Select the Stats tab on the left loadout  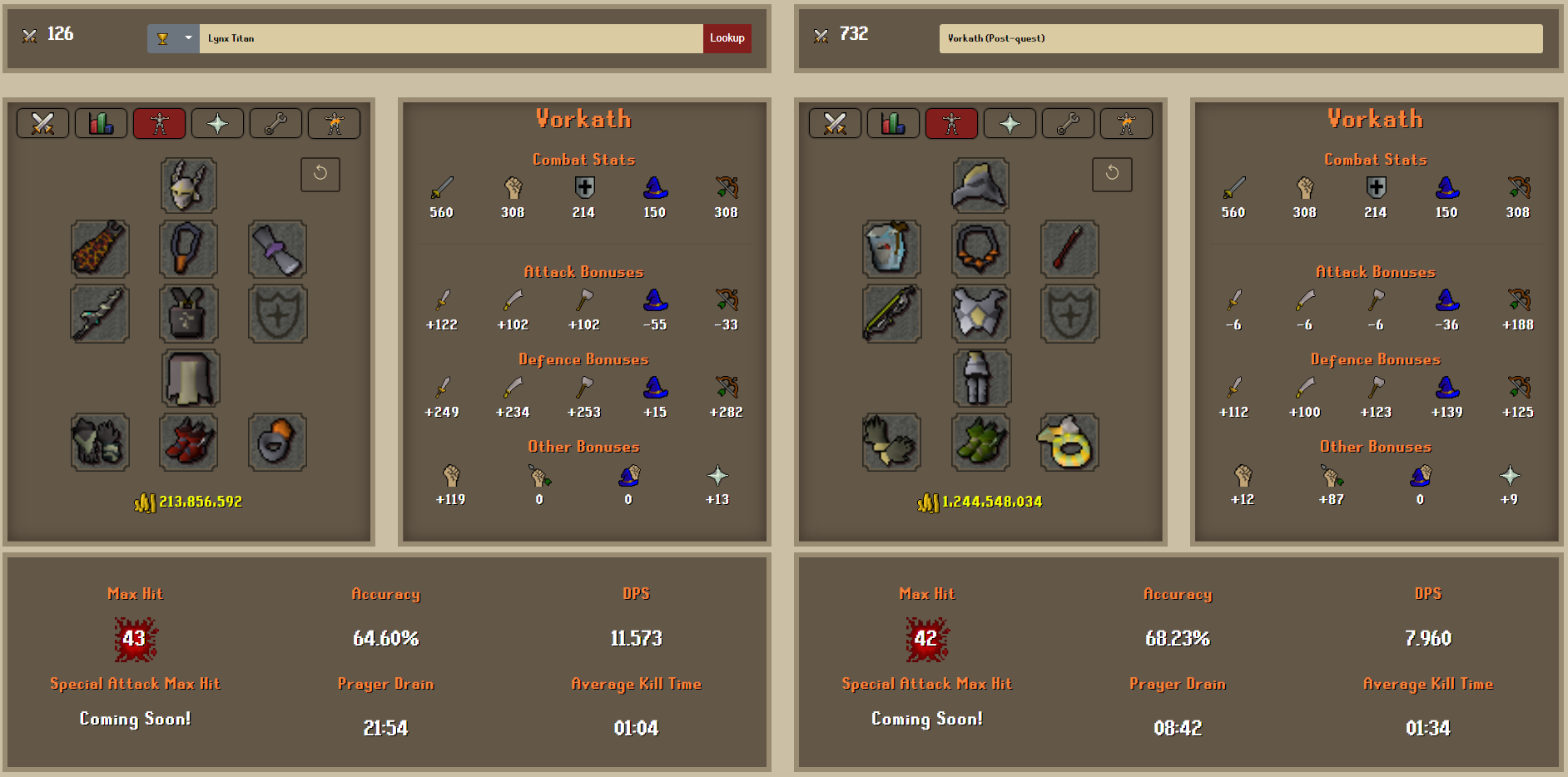(101, 122)
